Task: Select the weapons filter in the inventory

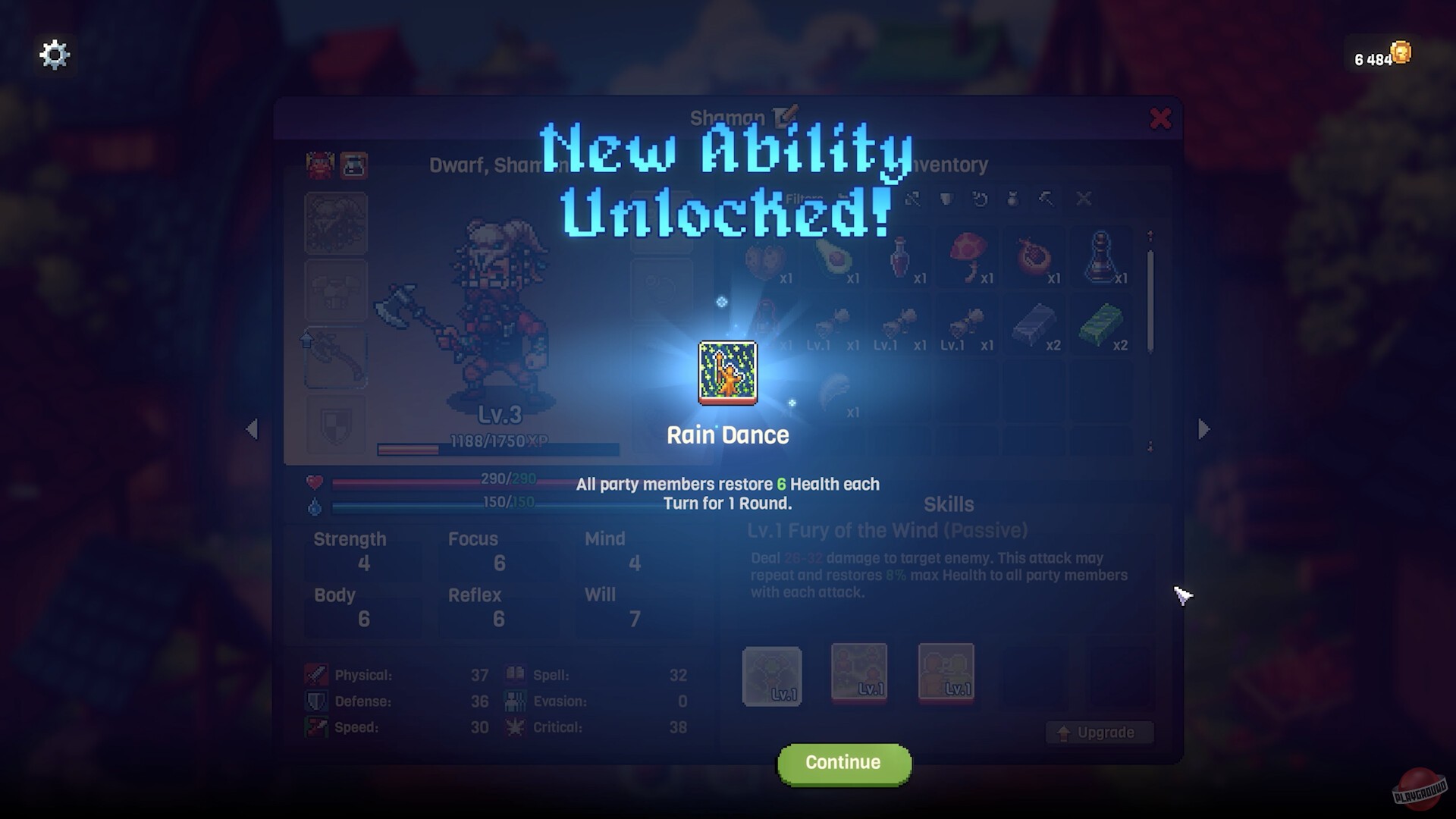Action: [x=914, y=199]
